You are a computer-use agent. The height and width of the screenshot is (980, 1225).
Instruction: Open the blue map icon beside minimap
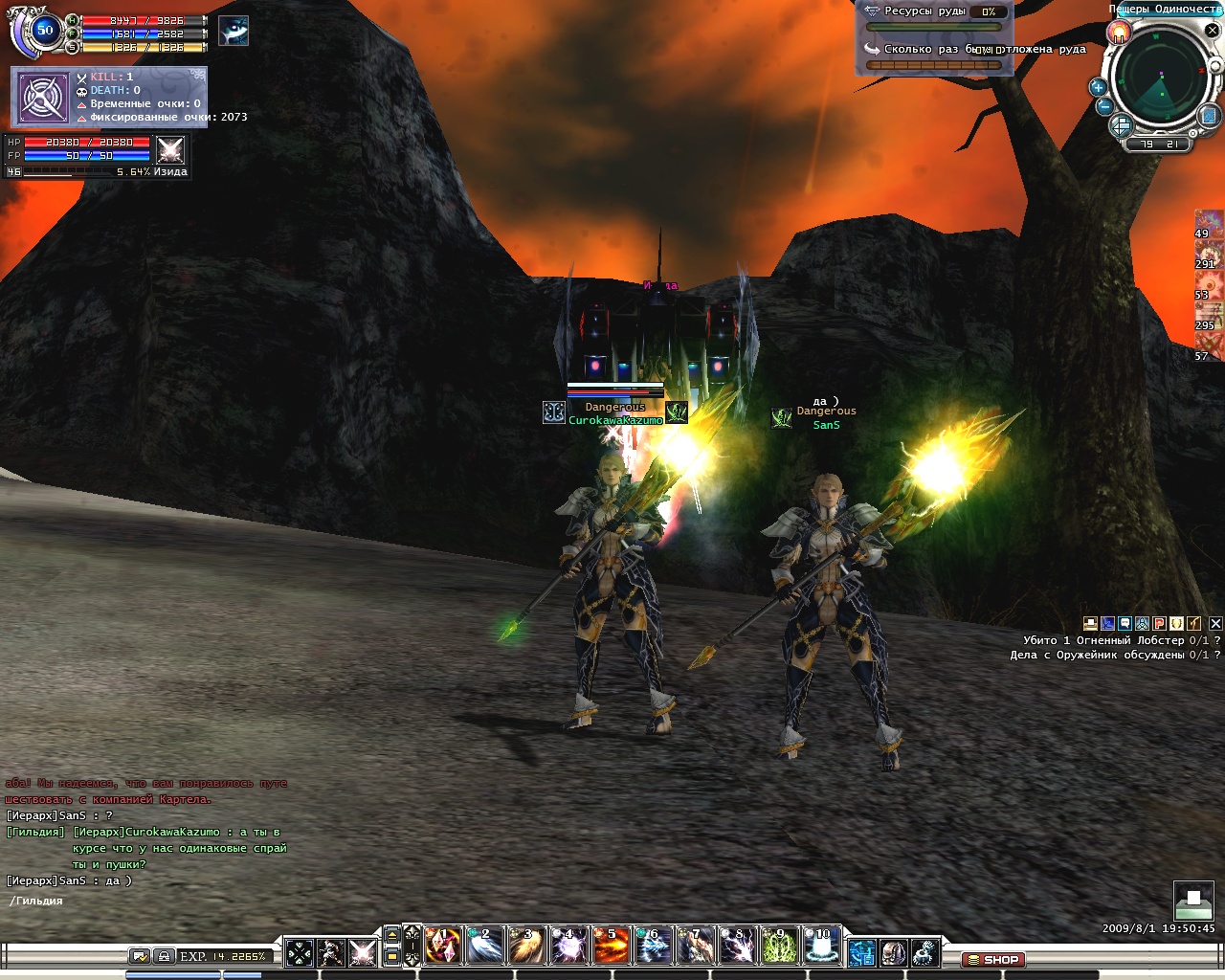coord(1210,117)
